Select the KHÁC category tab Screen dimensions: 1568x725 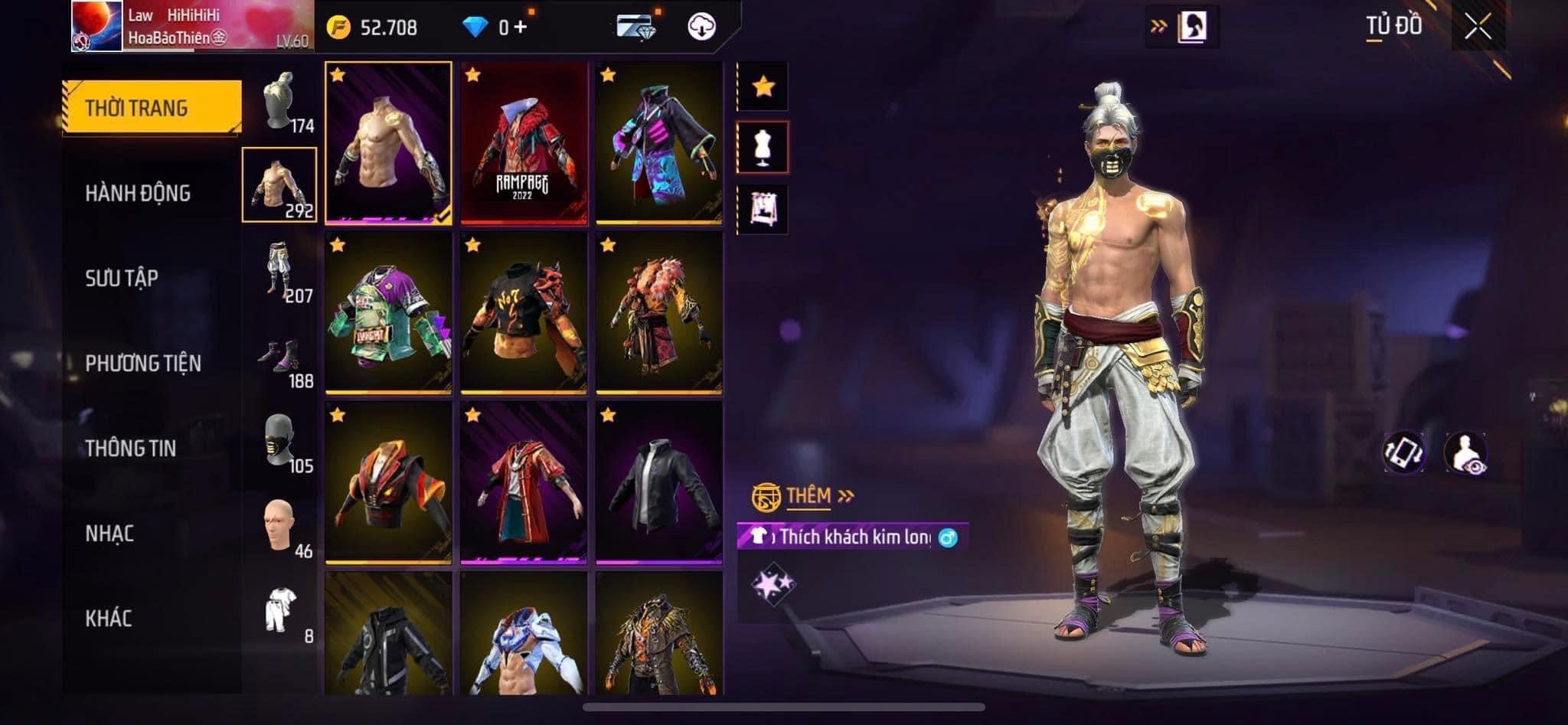[109, 619]
